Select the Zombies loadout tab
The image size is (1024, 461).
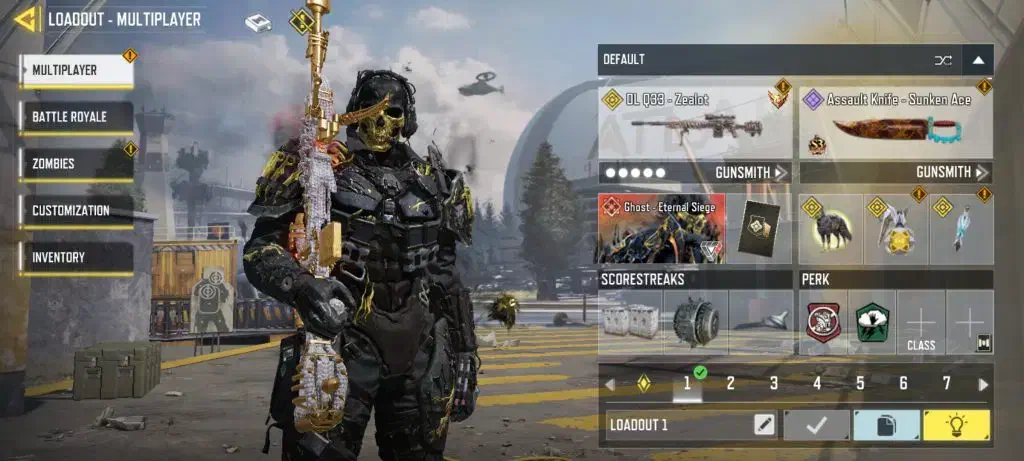[x=76, y=163]
